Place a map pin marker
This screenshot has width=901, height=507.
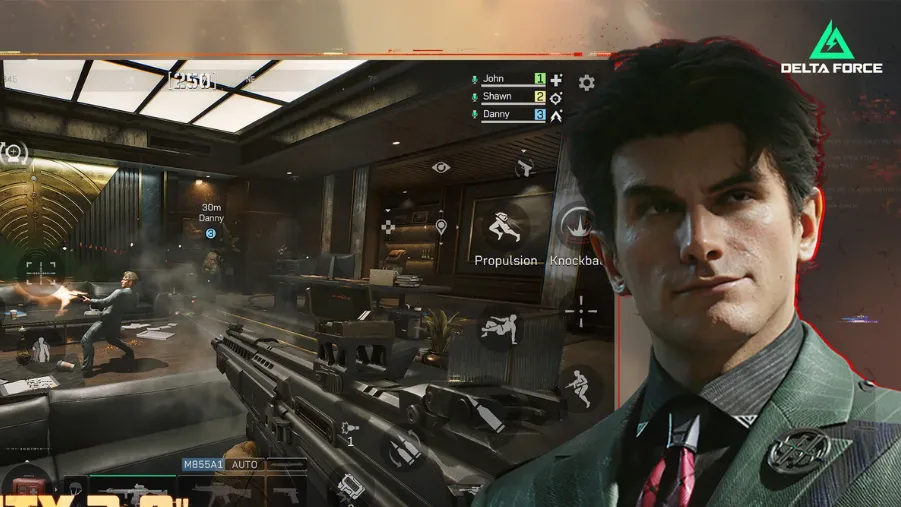click(441, 228)
